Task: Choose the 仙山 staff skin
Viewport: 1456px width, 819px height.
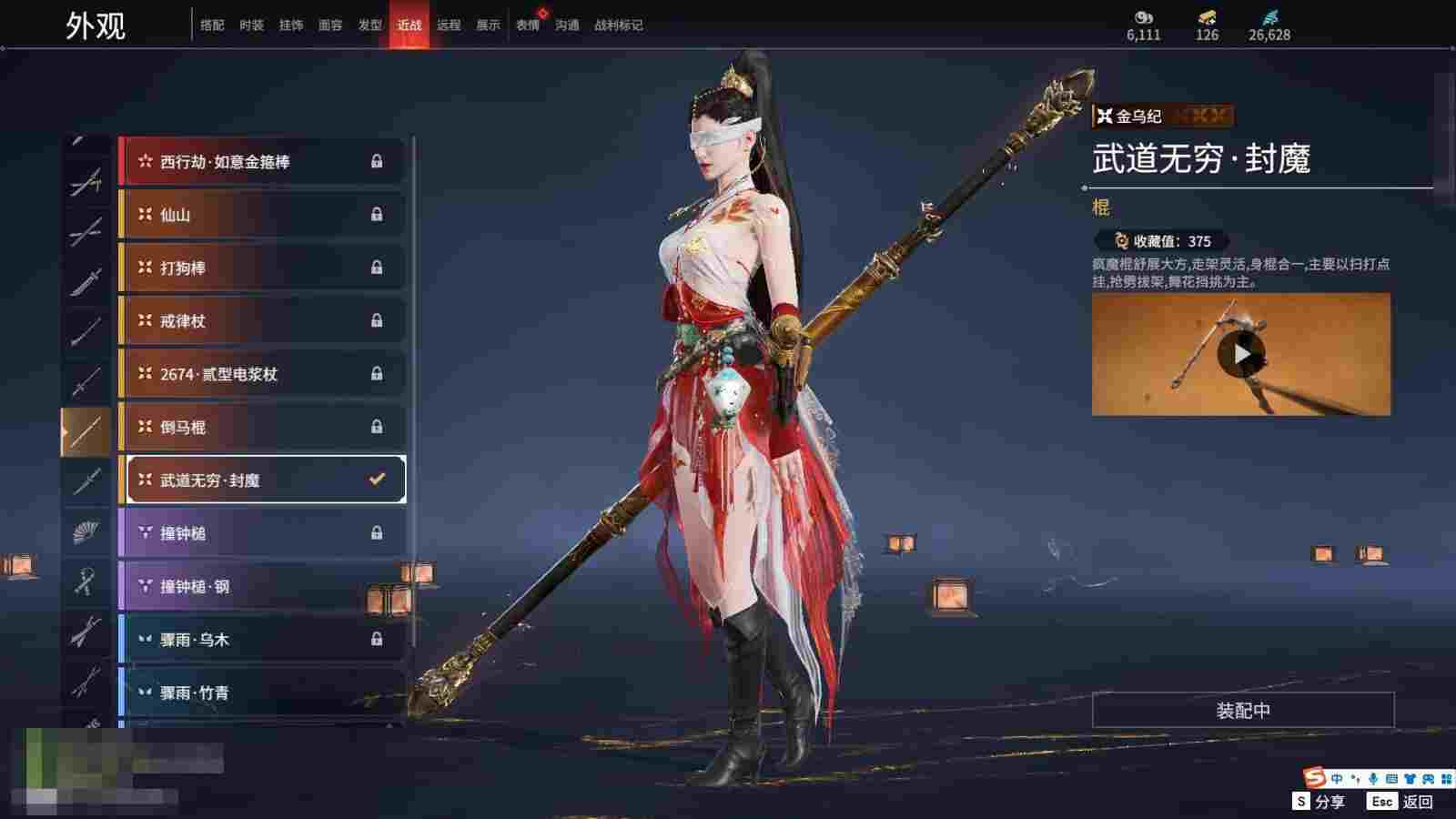Action: tap(262, 215)
